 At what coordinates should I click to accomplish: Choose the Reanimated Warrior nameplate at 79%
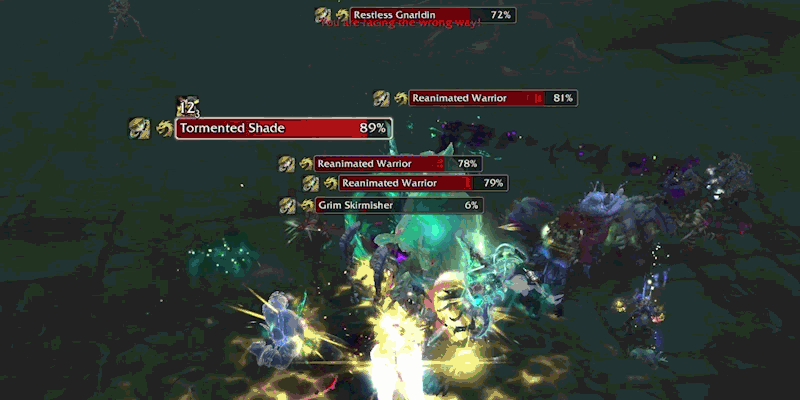(x=423, y=183)
